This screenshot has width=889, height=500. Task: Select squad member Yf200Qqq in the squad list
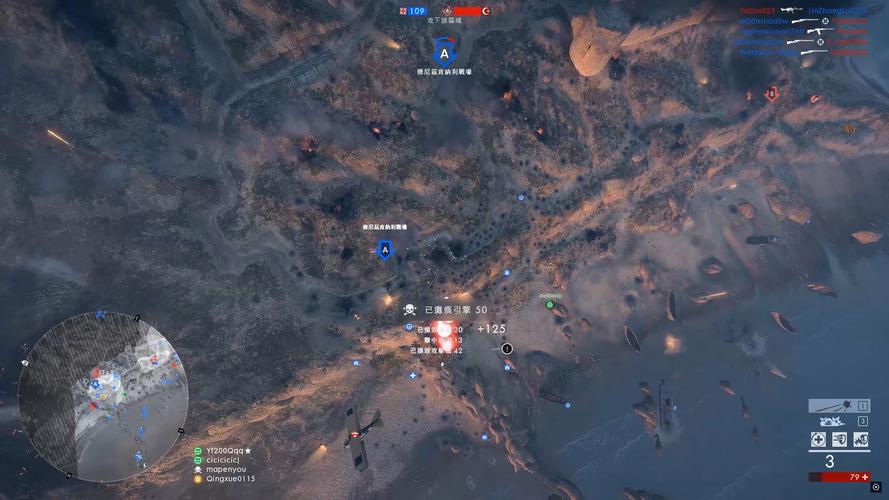[228, 451]
